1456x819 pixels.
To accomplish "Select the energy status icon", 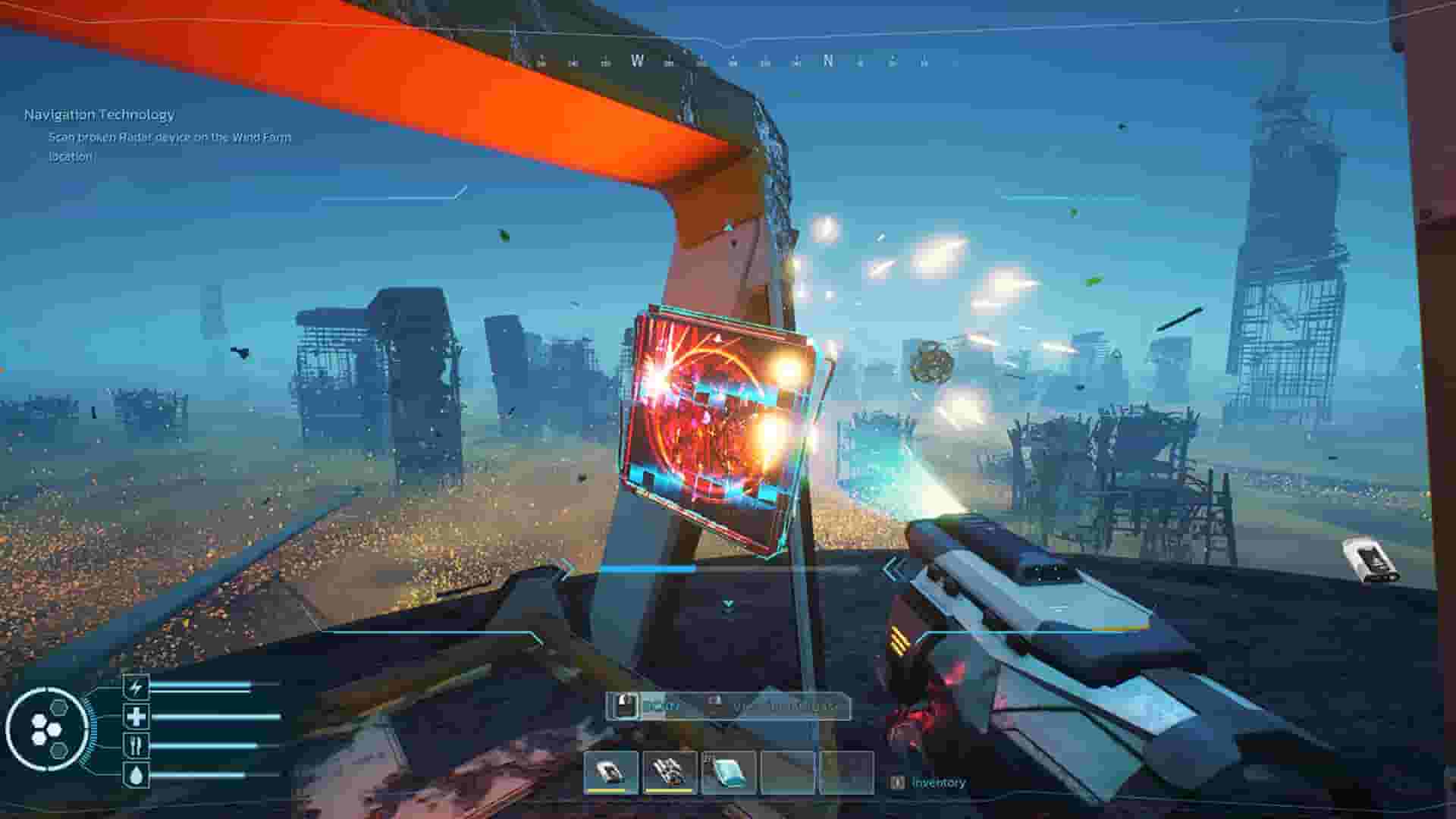I will (136, 686).
